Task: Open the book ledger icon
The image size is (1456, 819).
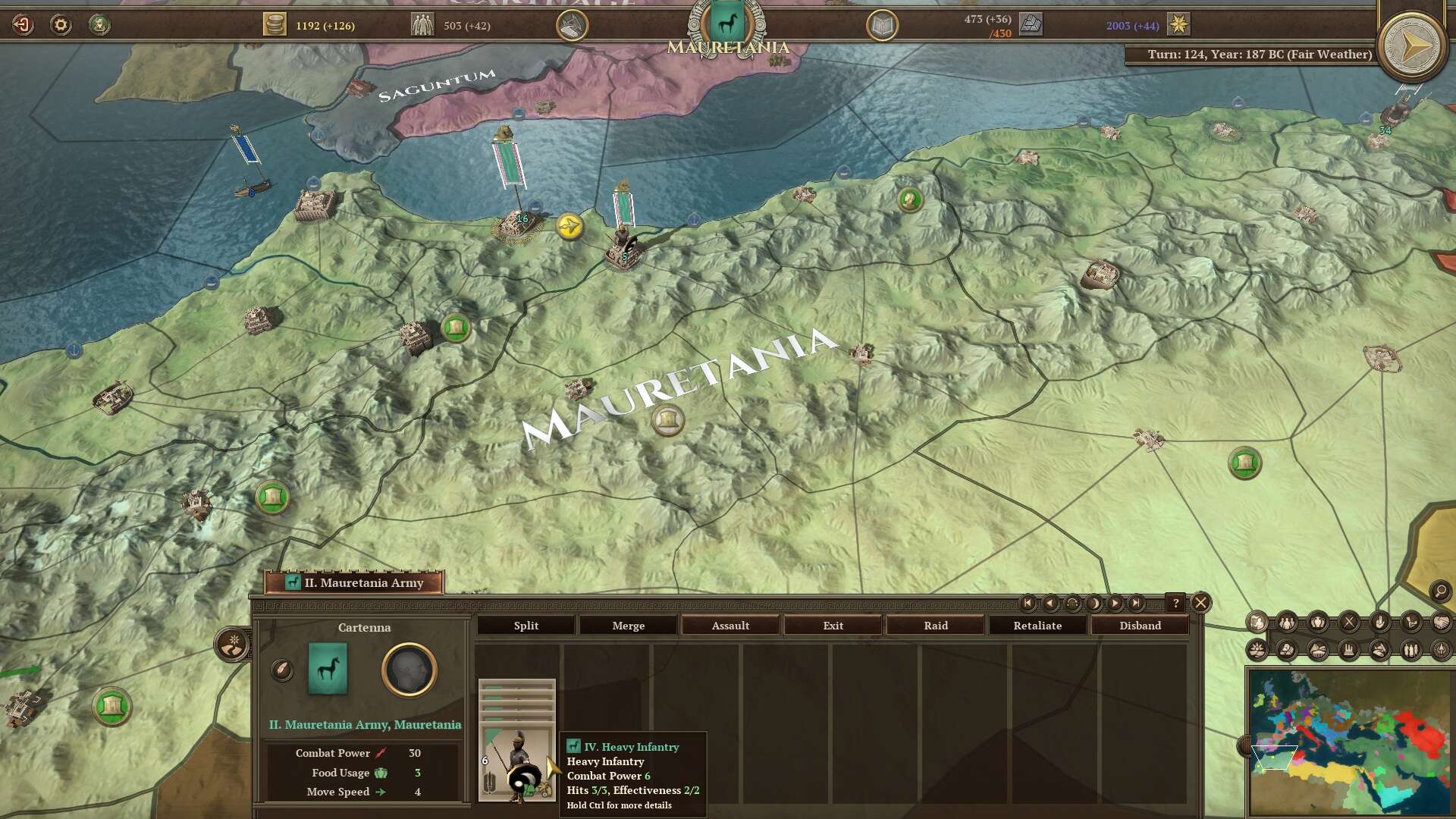Action: [882, 26]
